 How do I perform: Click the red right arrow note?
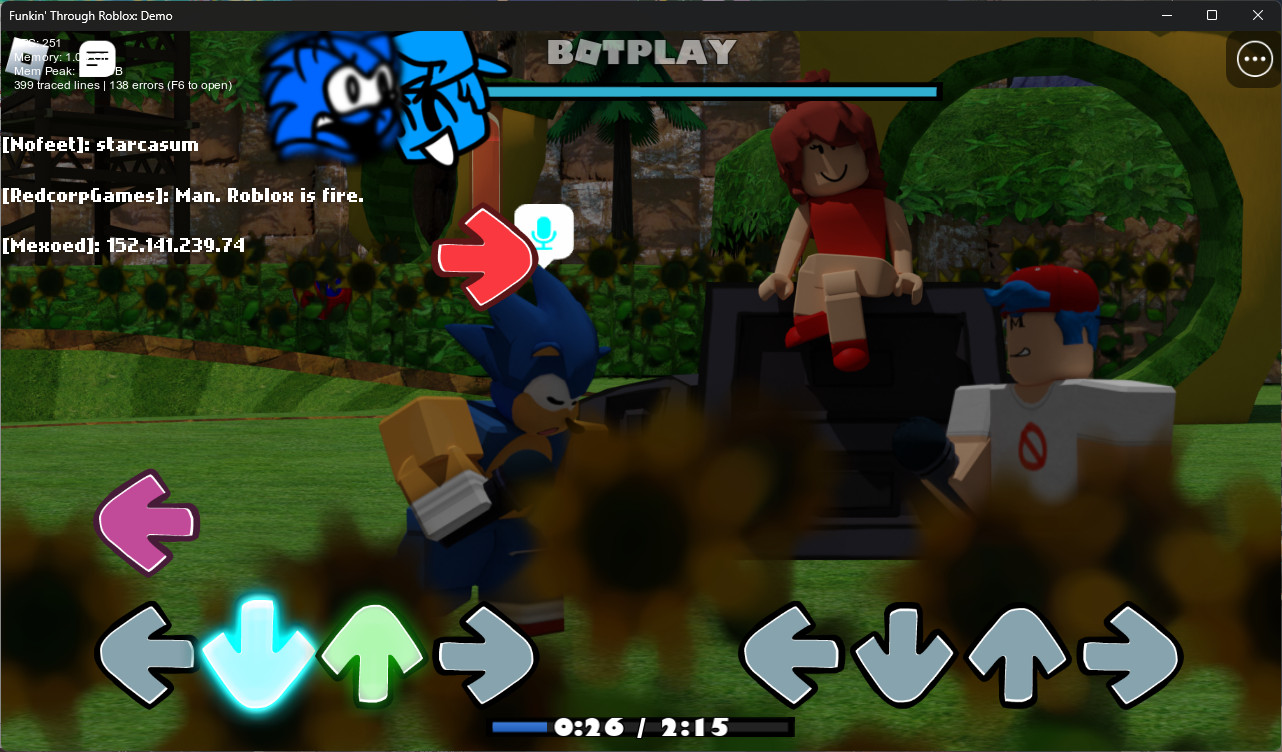483,257
